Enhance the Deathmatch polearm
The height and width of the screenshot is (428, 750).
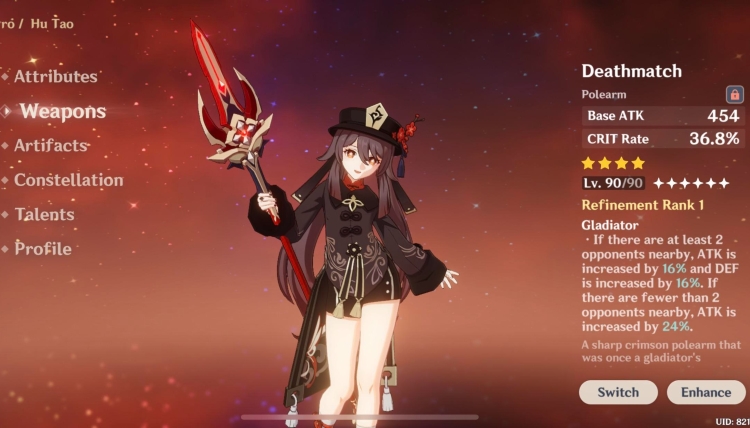click(x=706, y=392)
